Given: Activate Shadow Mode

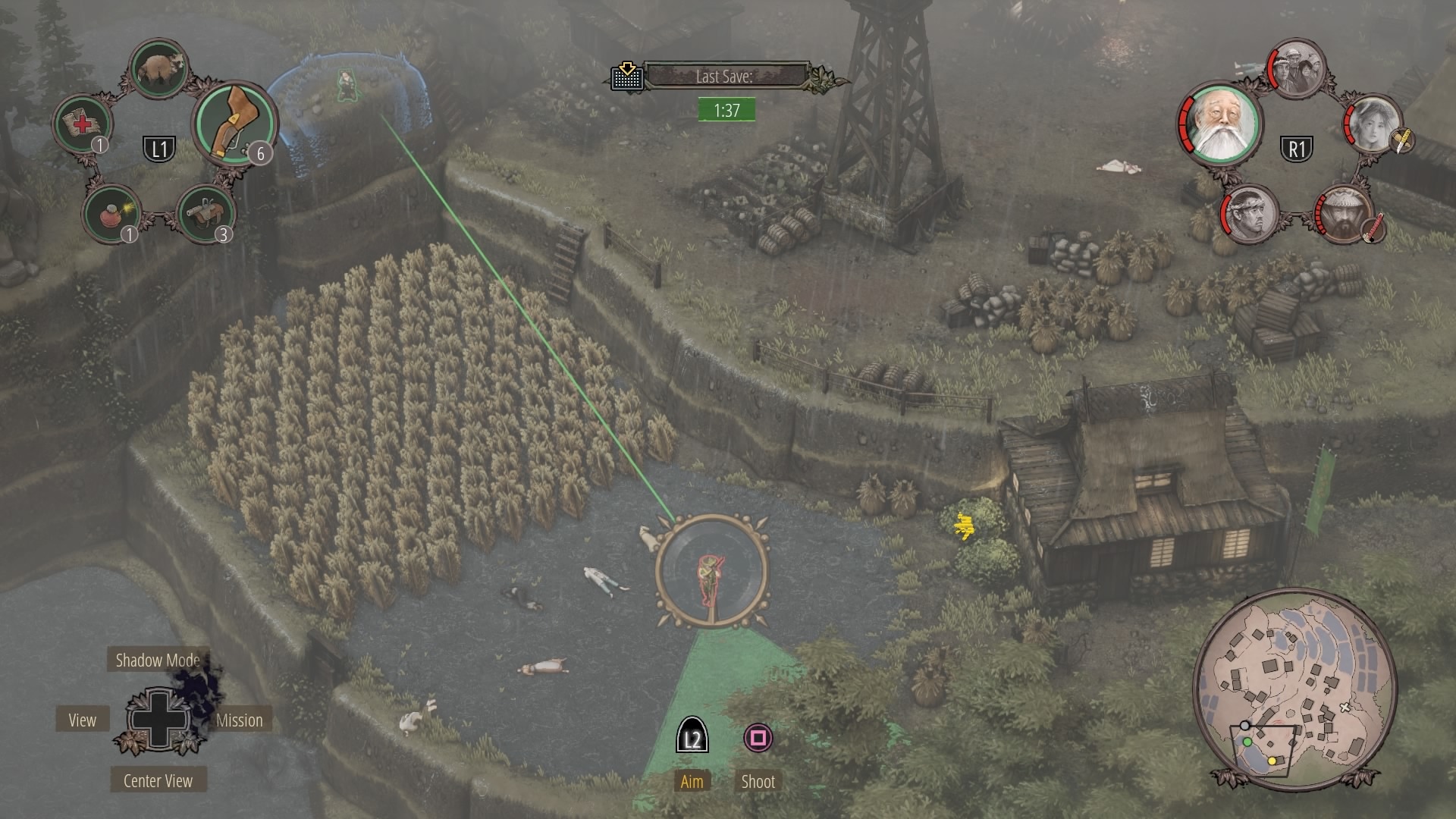Looking at the screenshot, I should coord(157,660).
